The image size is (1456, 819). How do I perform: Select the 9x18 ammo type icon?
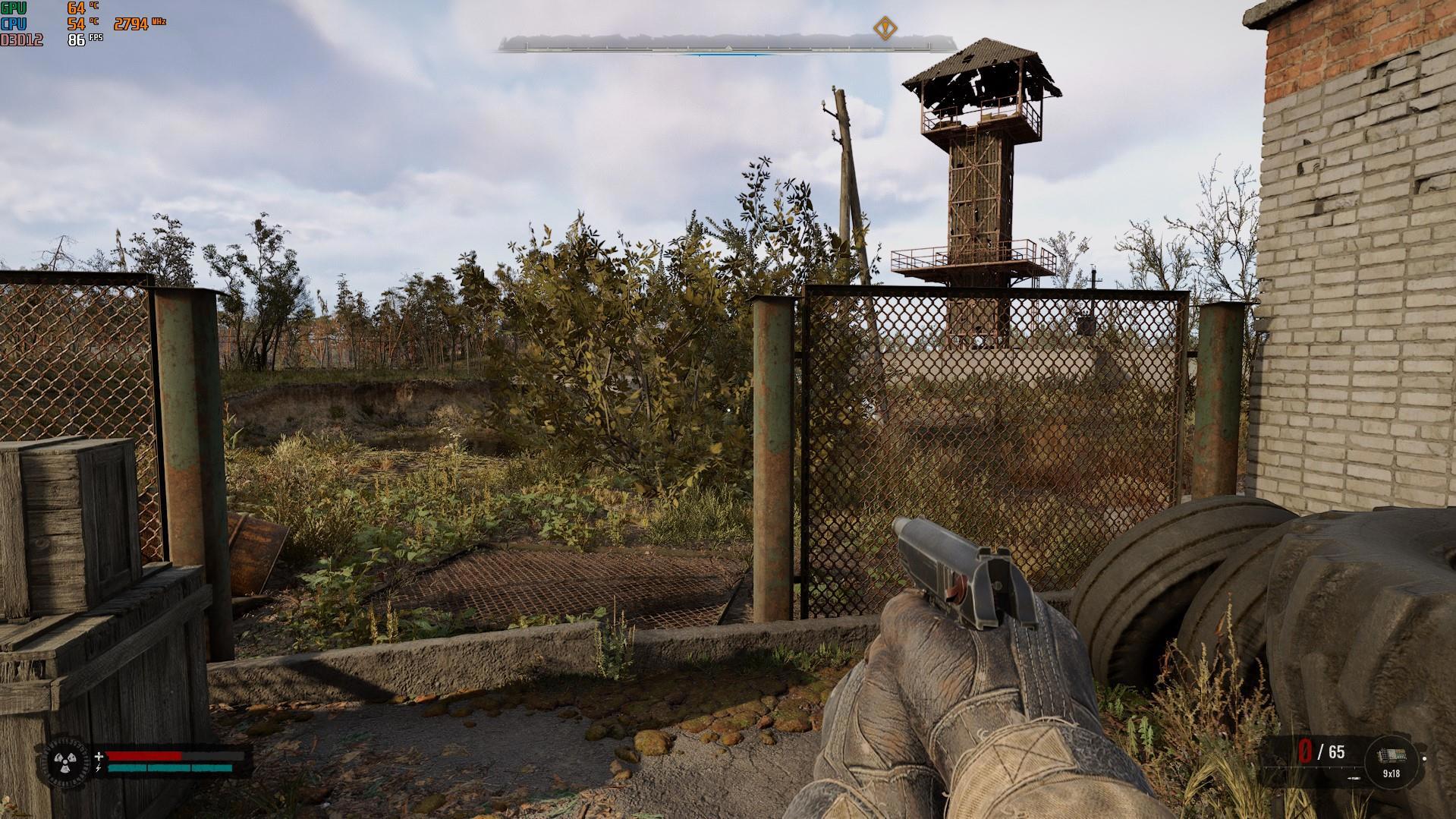(x=1391, y=758)
